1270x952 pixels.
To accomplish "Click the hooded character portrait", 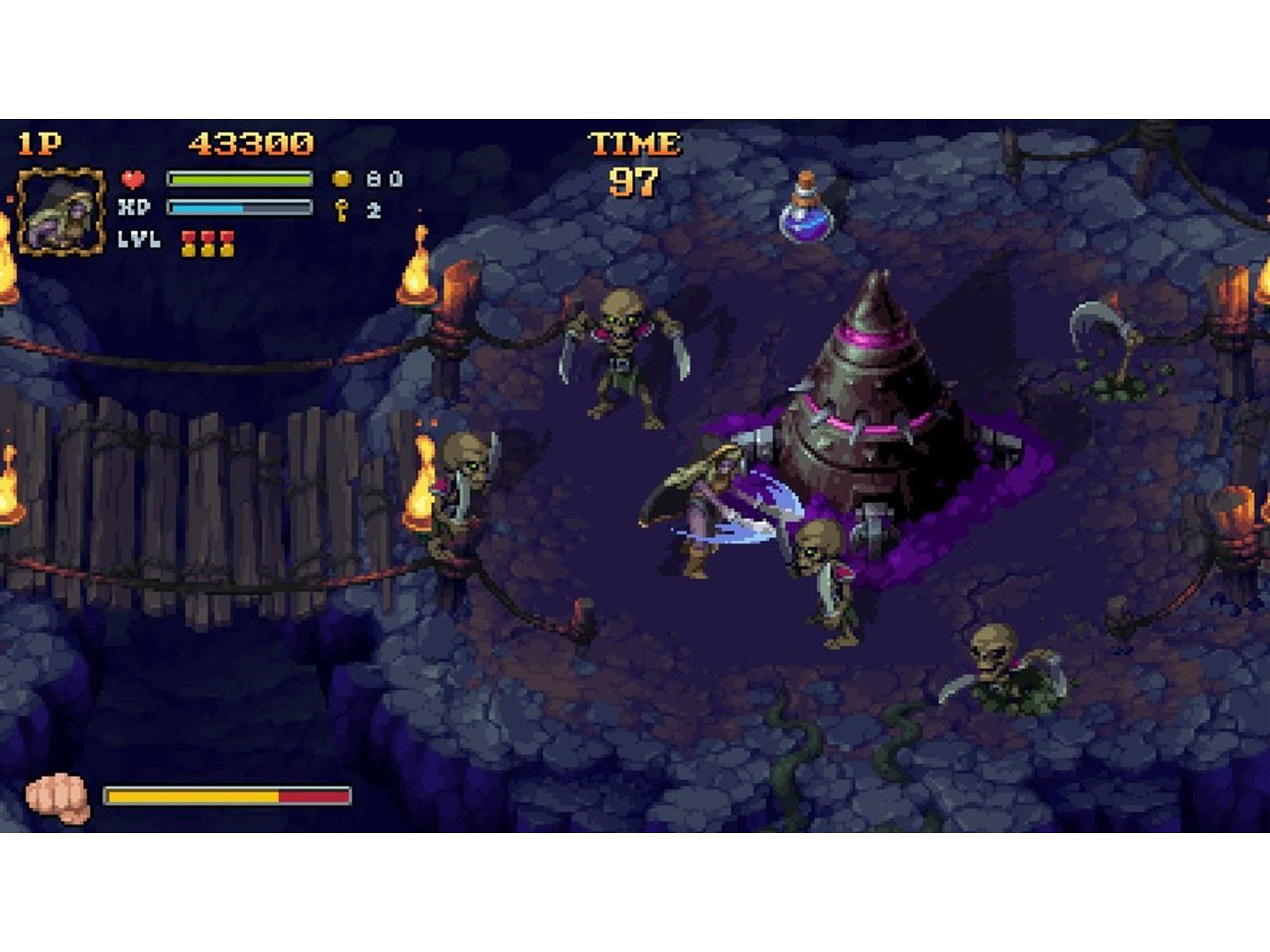I will coord(60,211).
